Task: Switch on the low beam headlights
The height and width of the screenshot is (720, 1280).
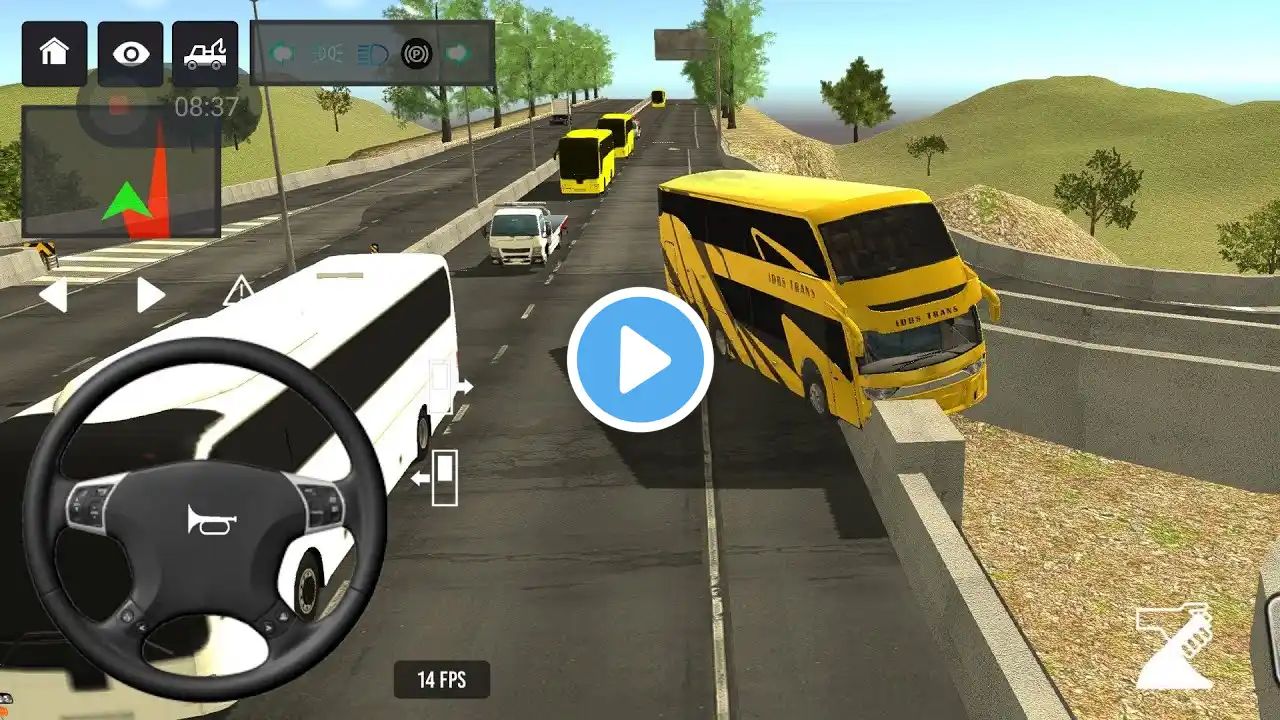Action: [x=326, y=53]
